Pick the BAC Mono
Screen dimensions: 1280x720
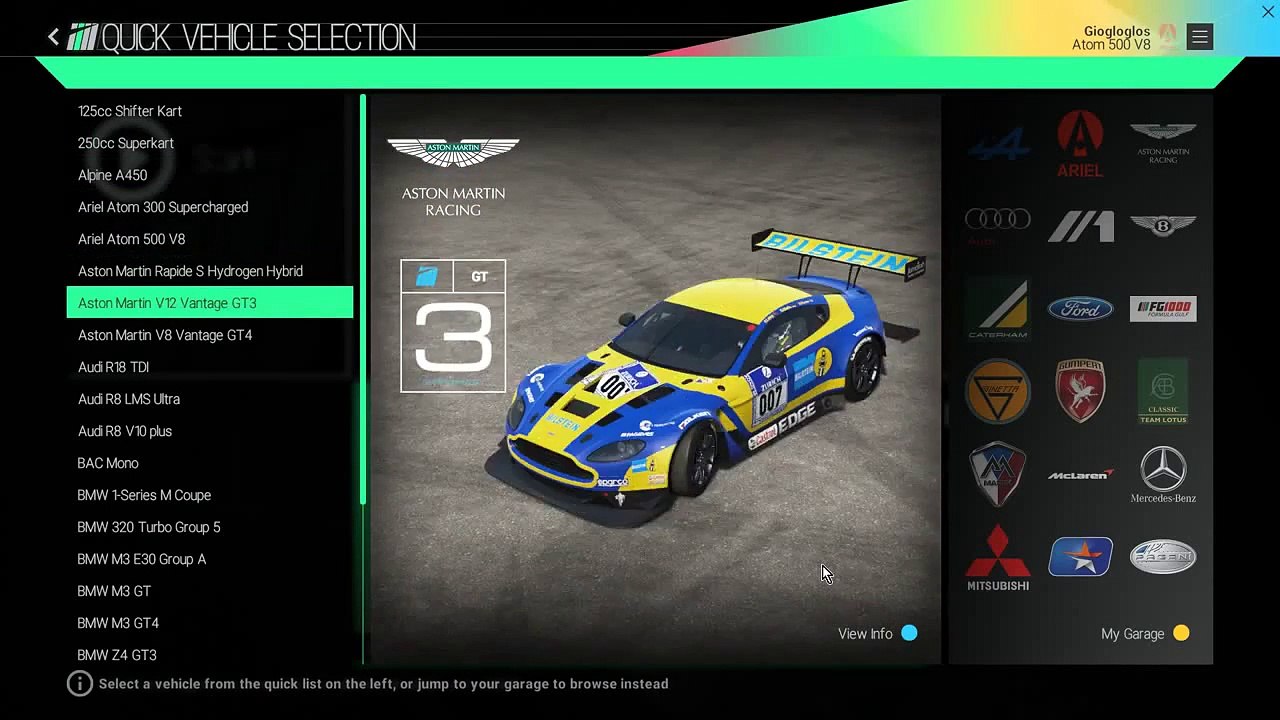tap(108, 463)
